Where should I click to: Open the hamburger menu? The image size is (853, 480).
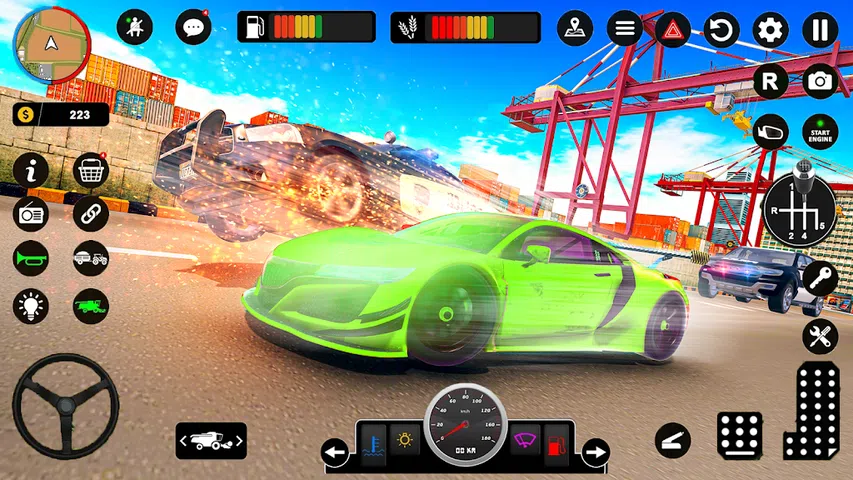[x=625, y=28]
